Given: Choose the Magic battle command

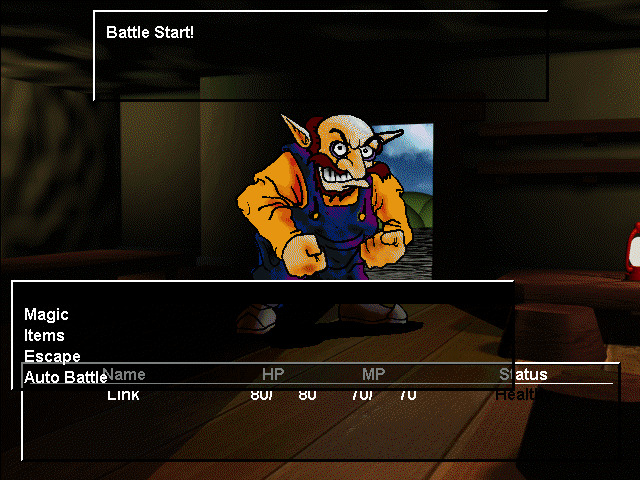Looking at the screenshot, I should point(46,315).
